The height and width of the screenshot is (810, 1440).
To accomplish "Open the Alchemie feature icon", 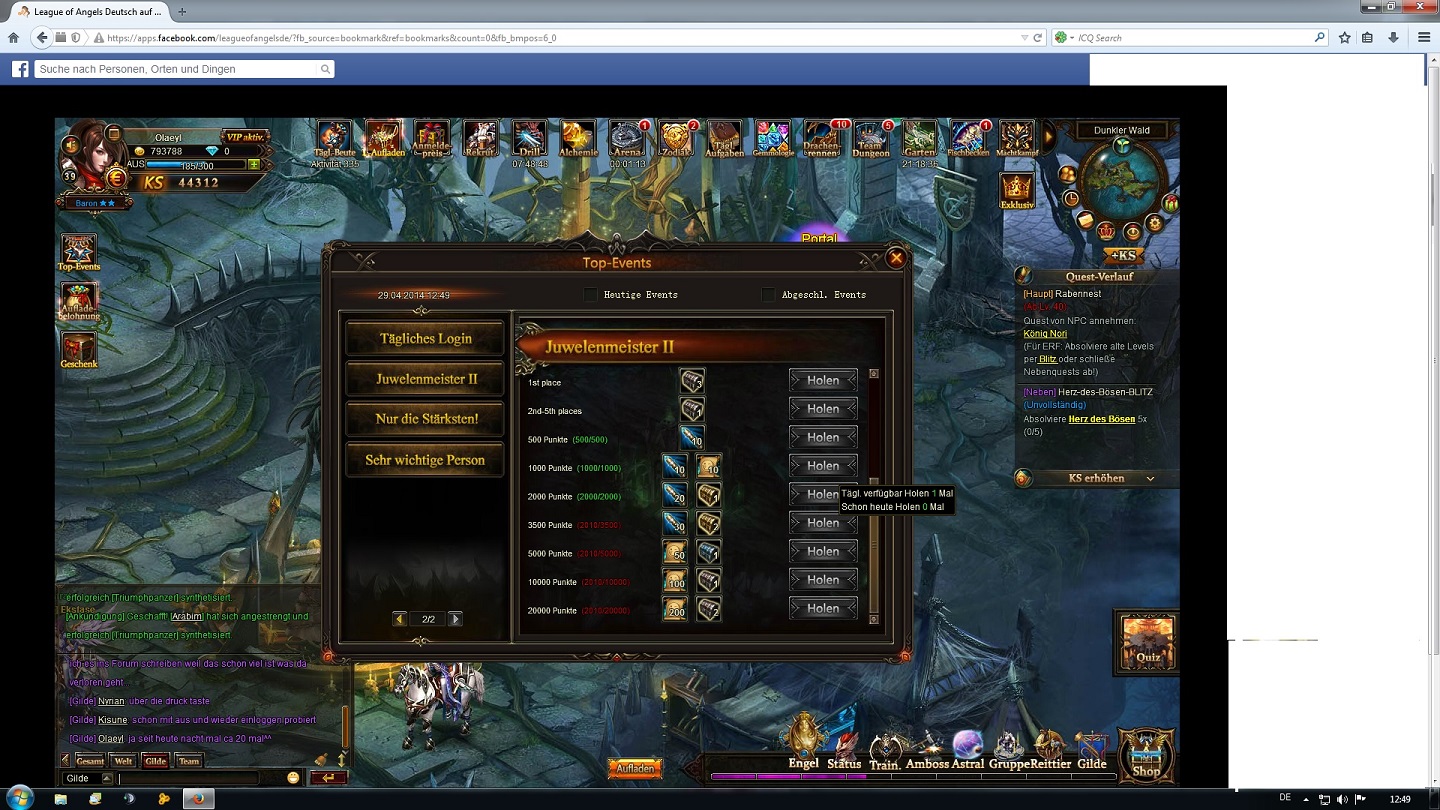I will 578,139.
